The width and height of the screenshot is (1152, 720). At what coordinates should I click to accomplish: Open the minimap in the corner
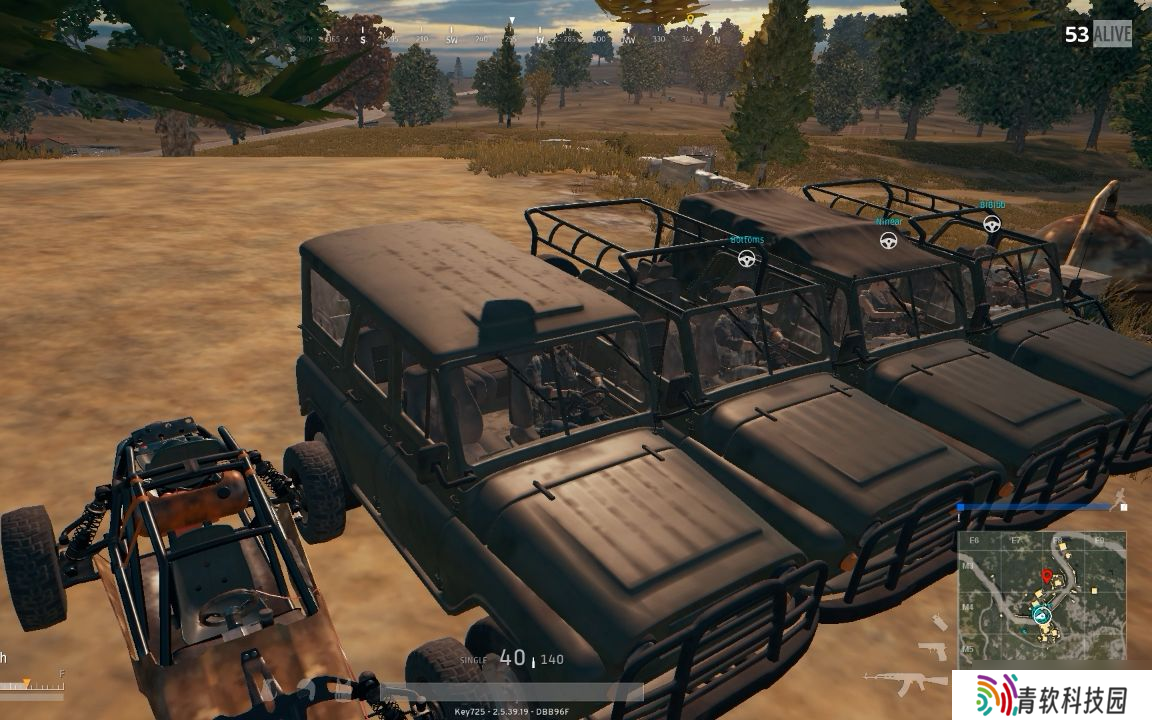pos(1042,596)
